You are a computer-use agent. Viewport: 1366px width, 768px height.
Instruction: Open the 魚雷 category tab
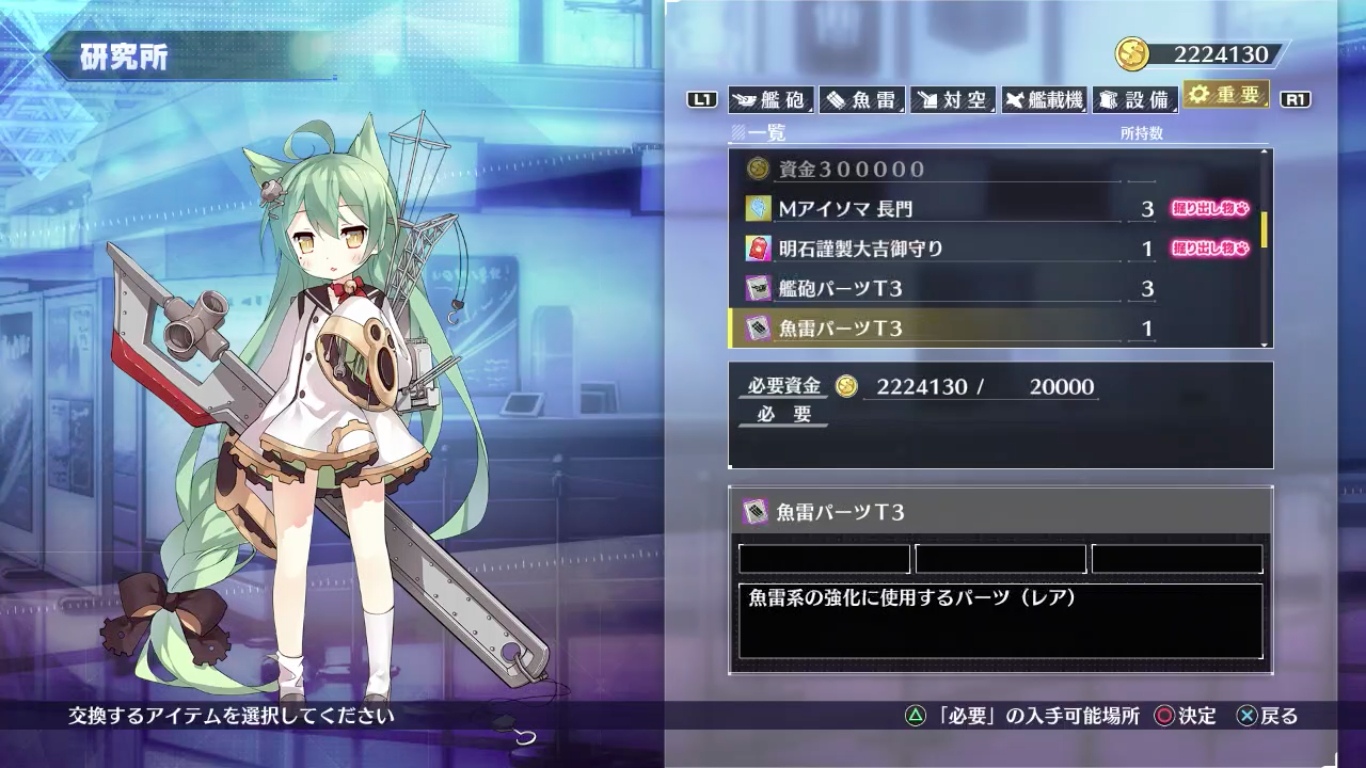[862, 99]
